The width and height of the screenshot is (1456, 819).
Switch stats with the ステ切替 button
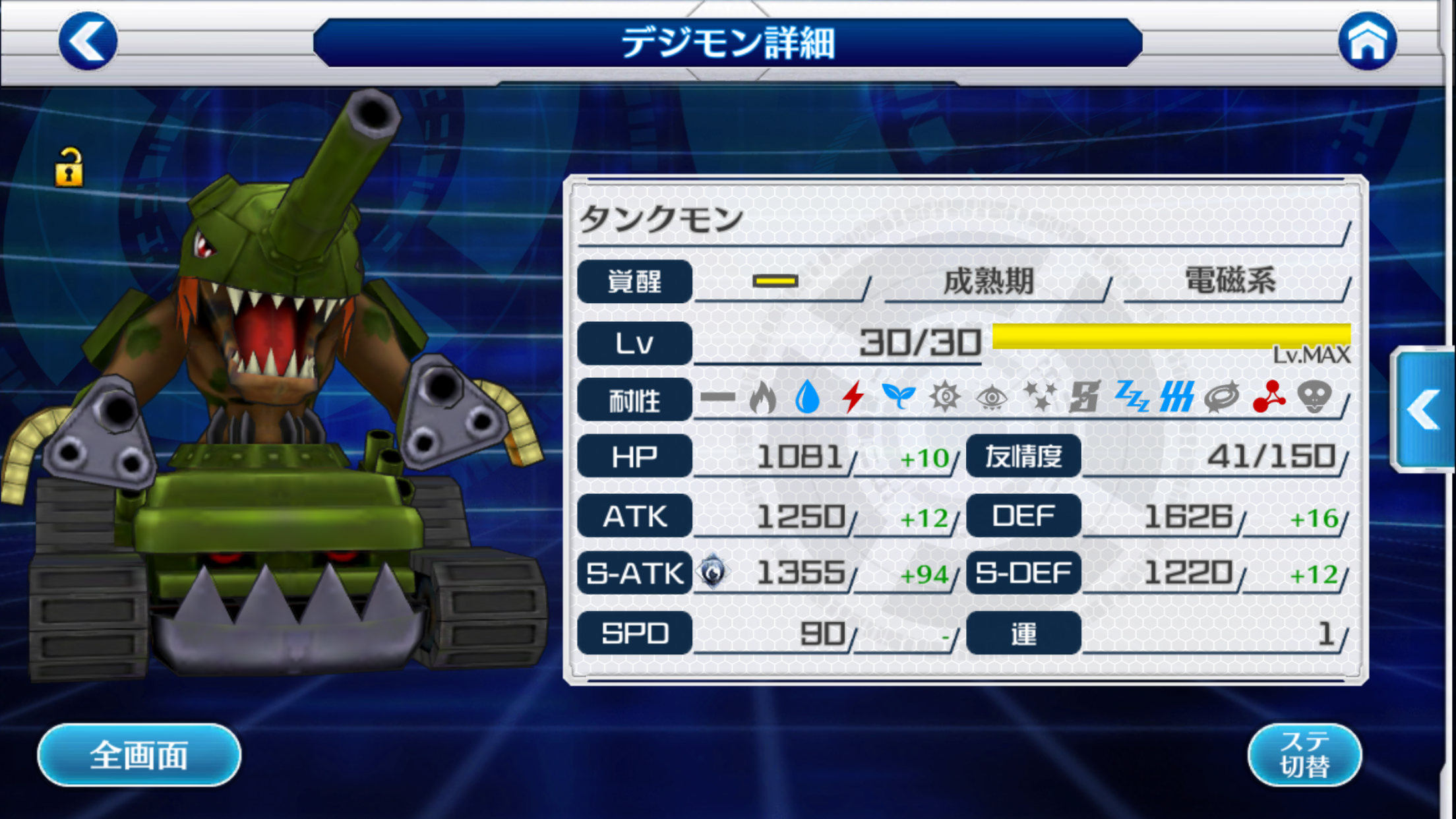coord(1304,754)
